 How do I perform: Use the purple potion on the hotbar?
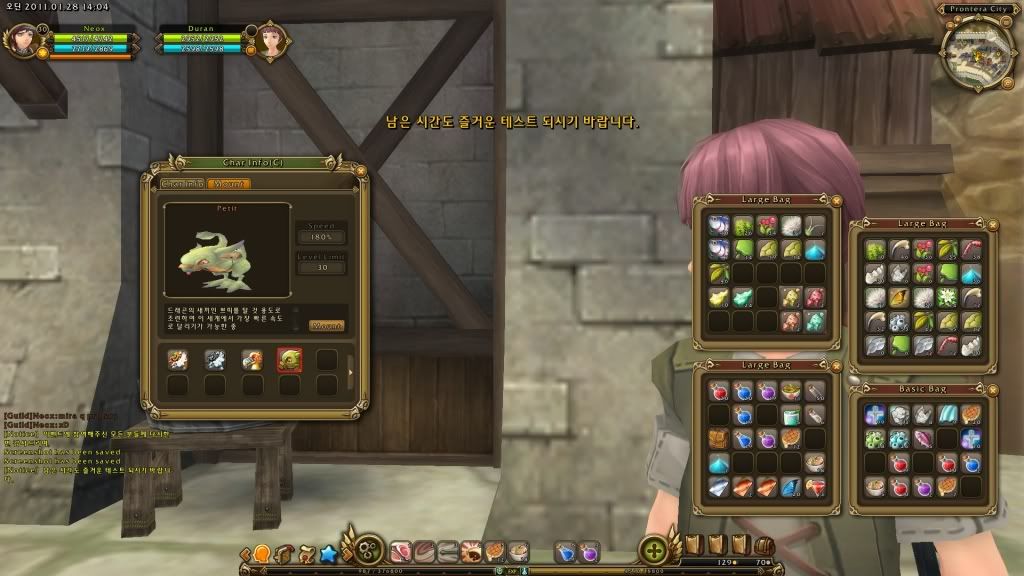pyautogui.click(x=589, y=551)
